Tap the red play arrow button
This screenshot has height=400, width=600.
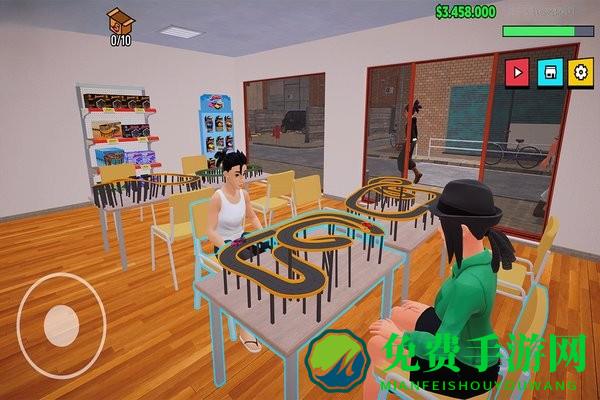[x=518, y=71]
